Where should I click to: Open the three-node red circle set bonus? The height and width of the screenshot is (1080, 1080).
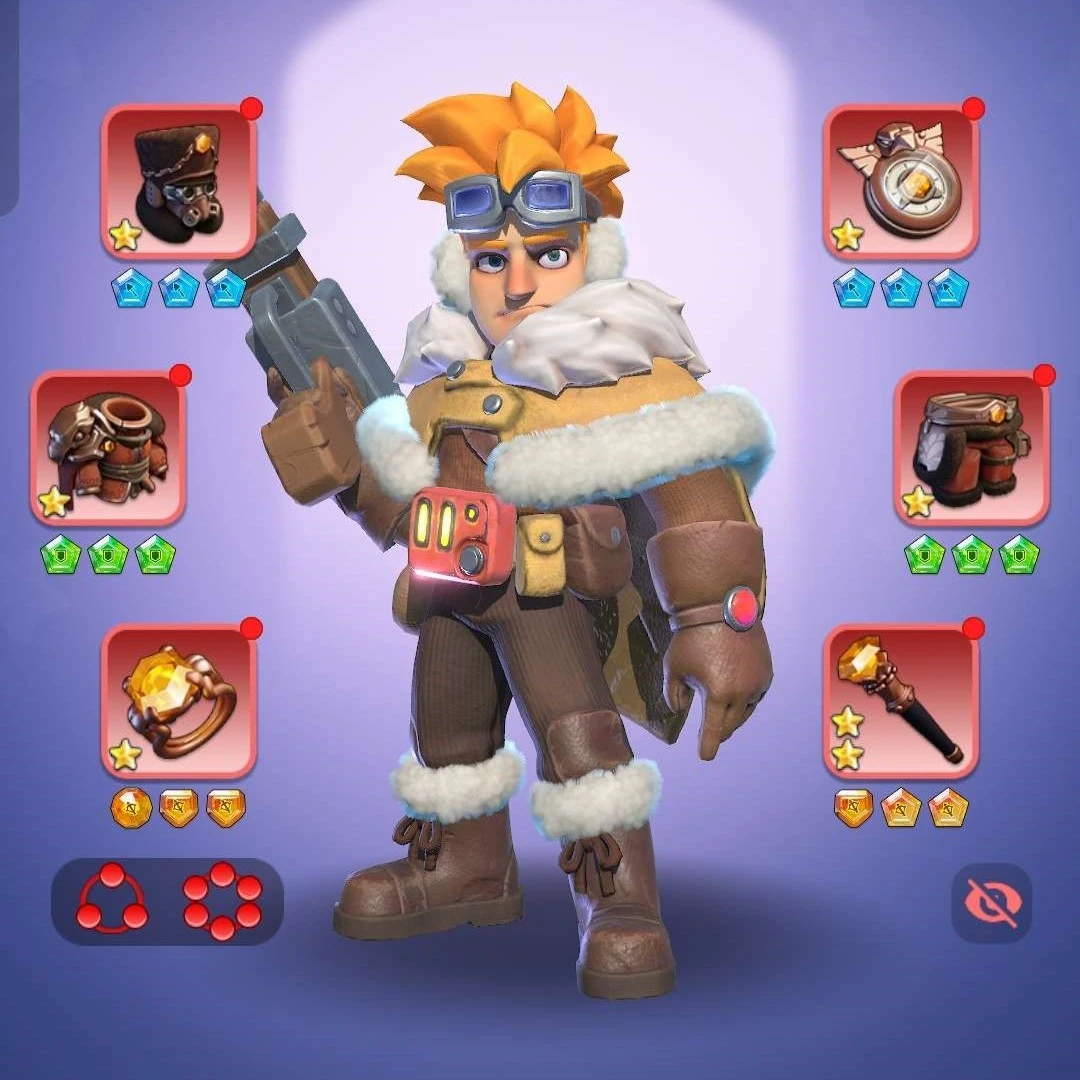pyautogui.click(x=112, y=900)
